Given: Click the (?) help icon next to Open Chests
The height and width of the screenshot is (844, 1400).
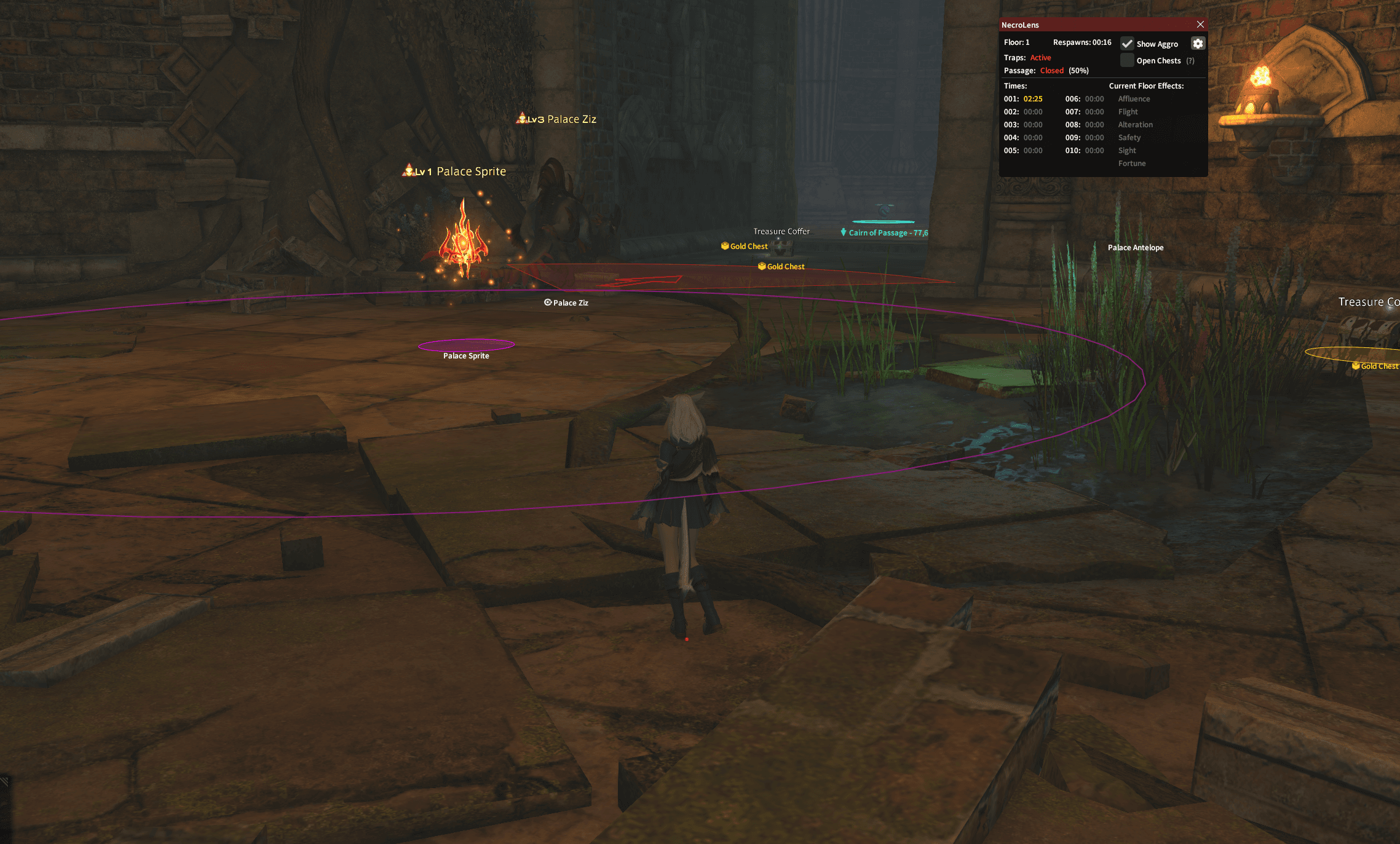Looking at the screenshot, I should (x=1191, y=60).
